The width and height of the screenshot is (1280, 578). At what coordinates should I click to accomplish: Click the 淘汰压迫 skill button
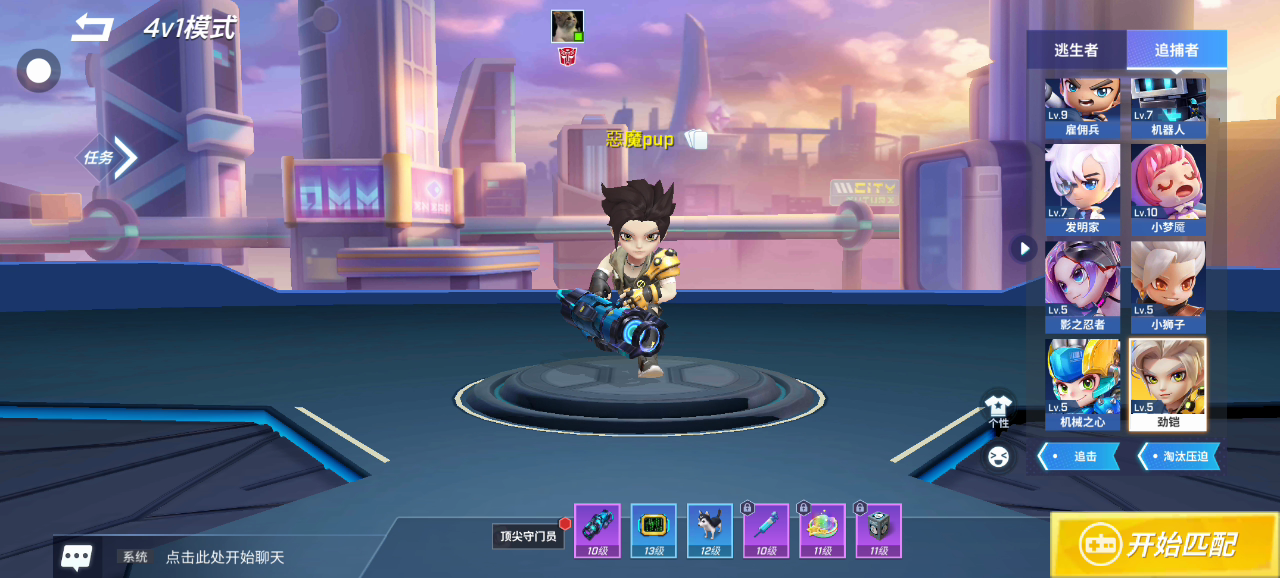[1180, 457]
